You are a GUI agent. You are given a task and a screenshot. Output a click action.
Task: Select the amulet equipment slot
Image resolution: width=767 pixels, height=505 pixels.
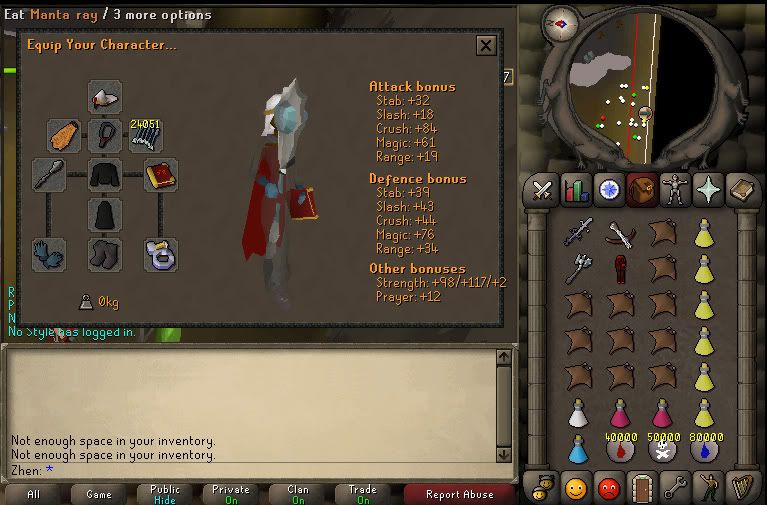point(104,136)
